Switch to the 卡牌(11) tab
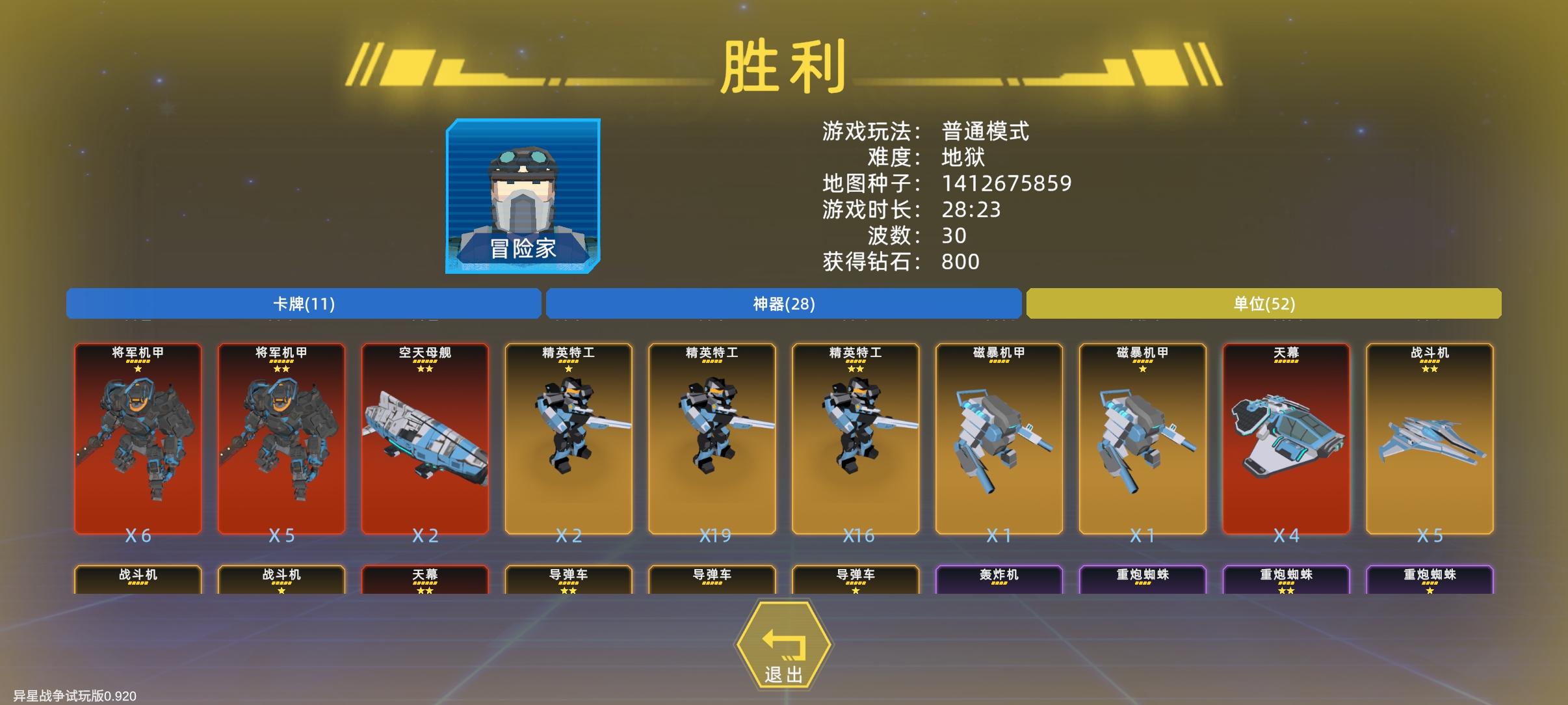 click(x=303, y=303)
